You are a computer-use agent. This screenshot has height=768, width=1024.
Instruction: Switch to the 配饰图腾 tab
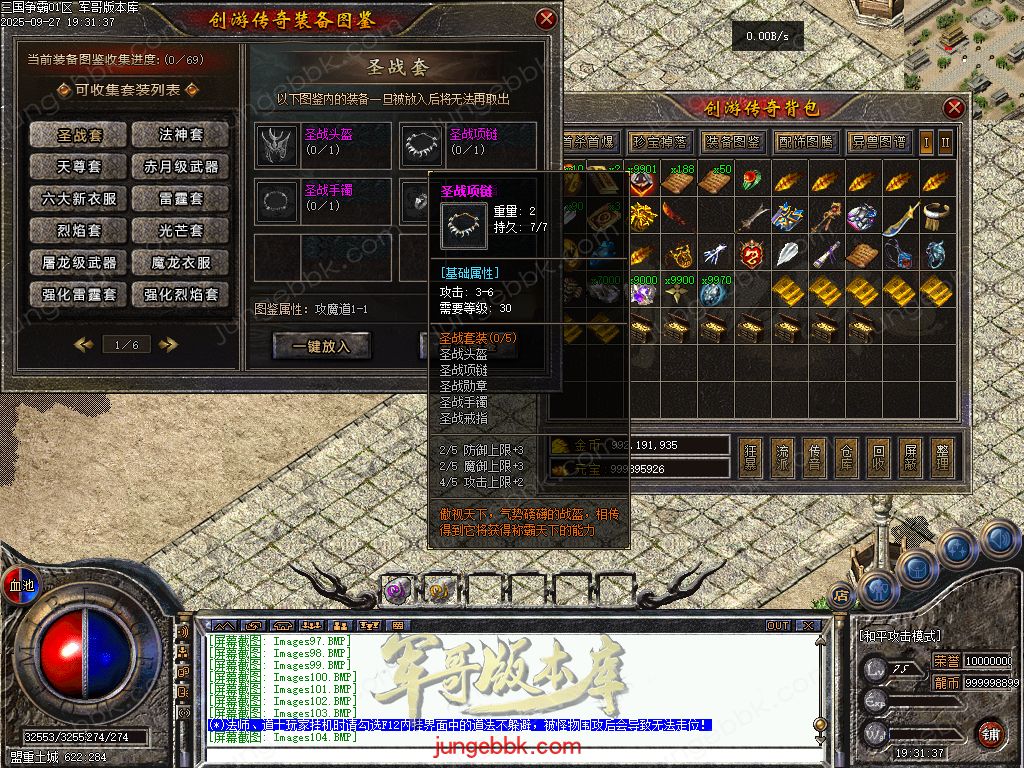[806, 141]
